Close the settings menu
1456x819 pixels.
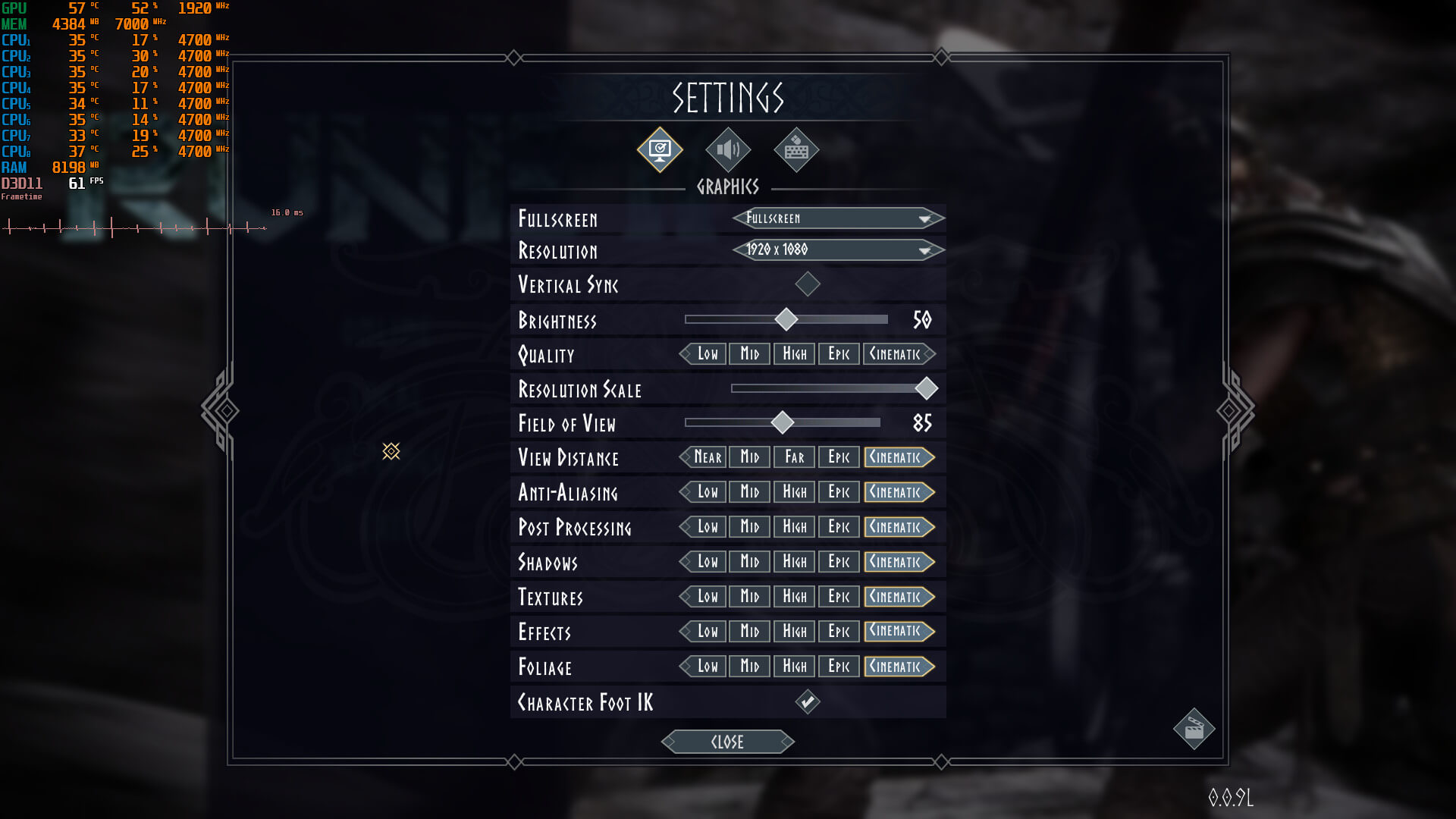point(728,742)
